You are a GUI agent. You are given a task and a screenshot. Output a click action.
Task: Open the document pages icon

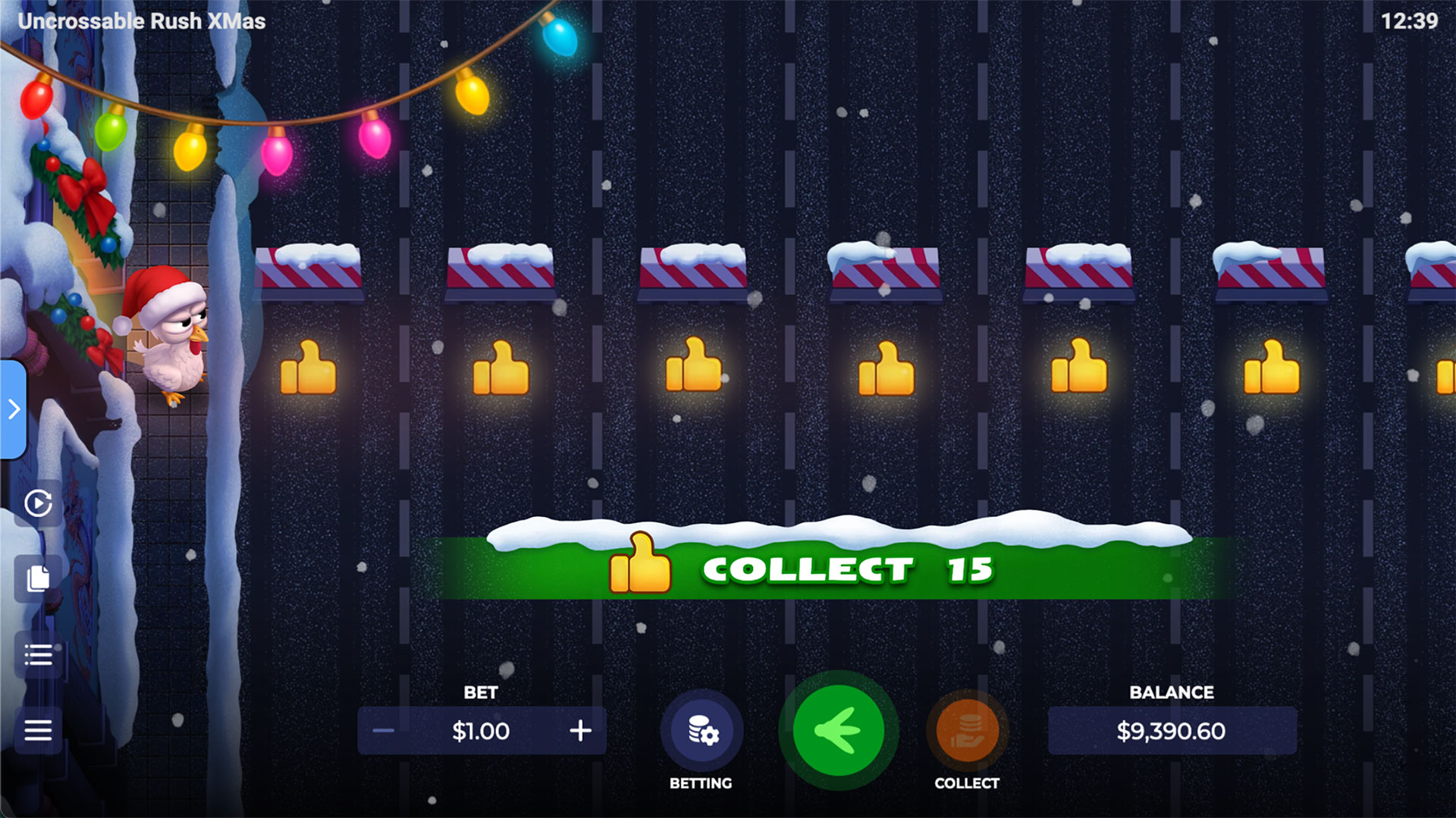(x=38, y=578)
